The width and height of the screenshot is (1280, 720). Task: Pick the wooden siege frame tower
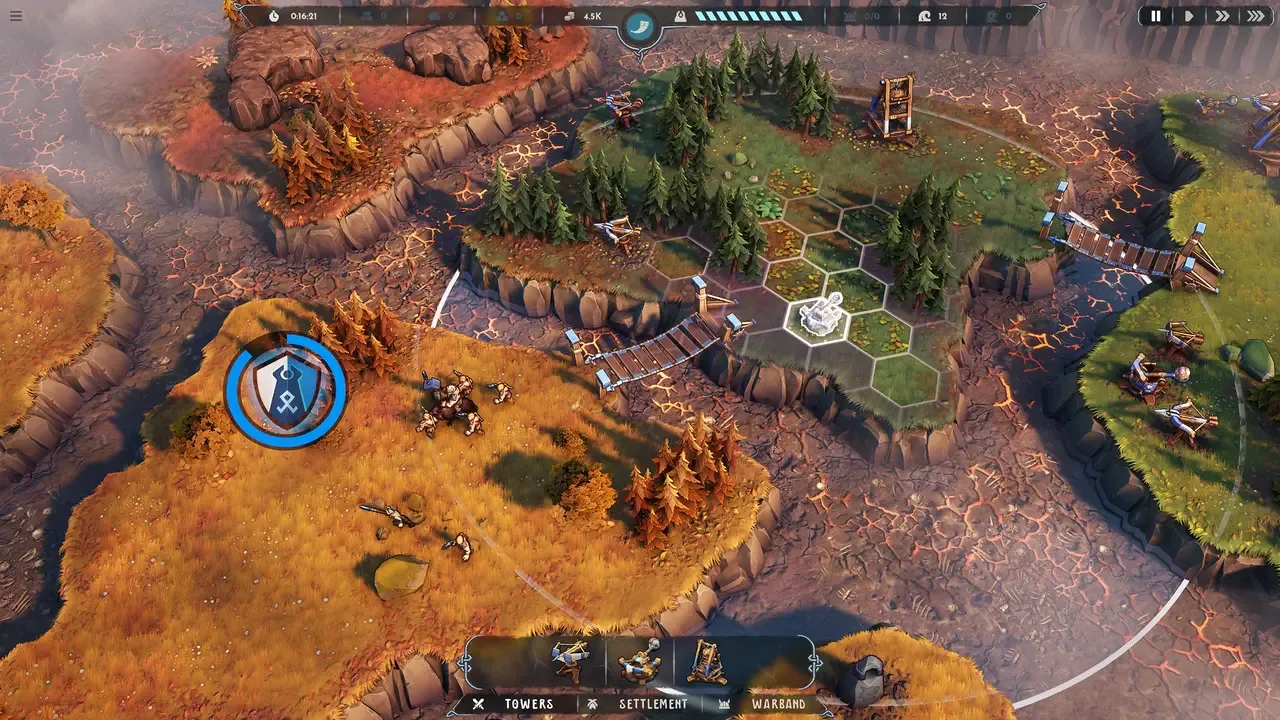click(706, 661)
